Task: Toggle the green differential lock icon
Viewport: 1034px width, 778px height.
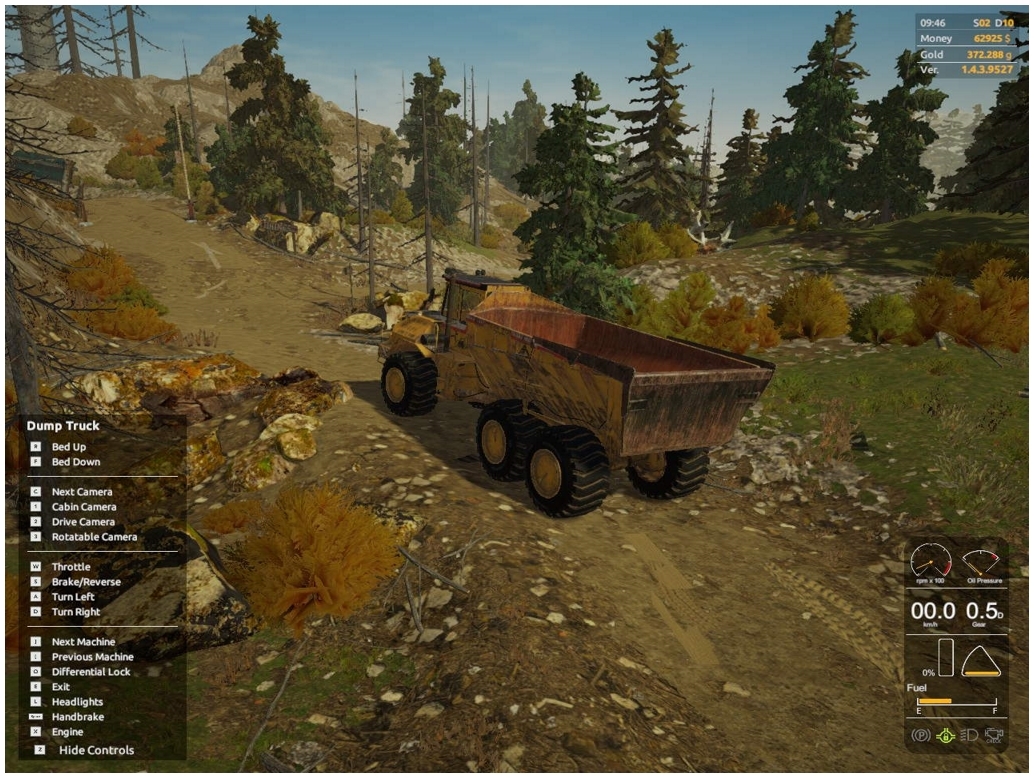Action: pos(945,736)
